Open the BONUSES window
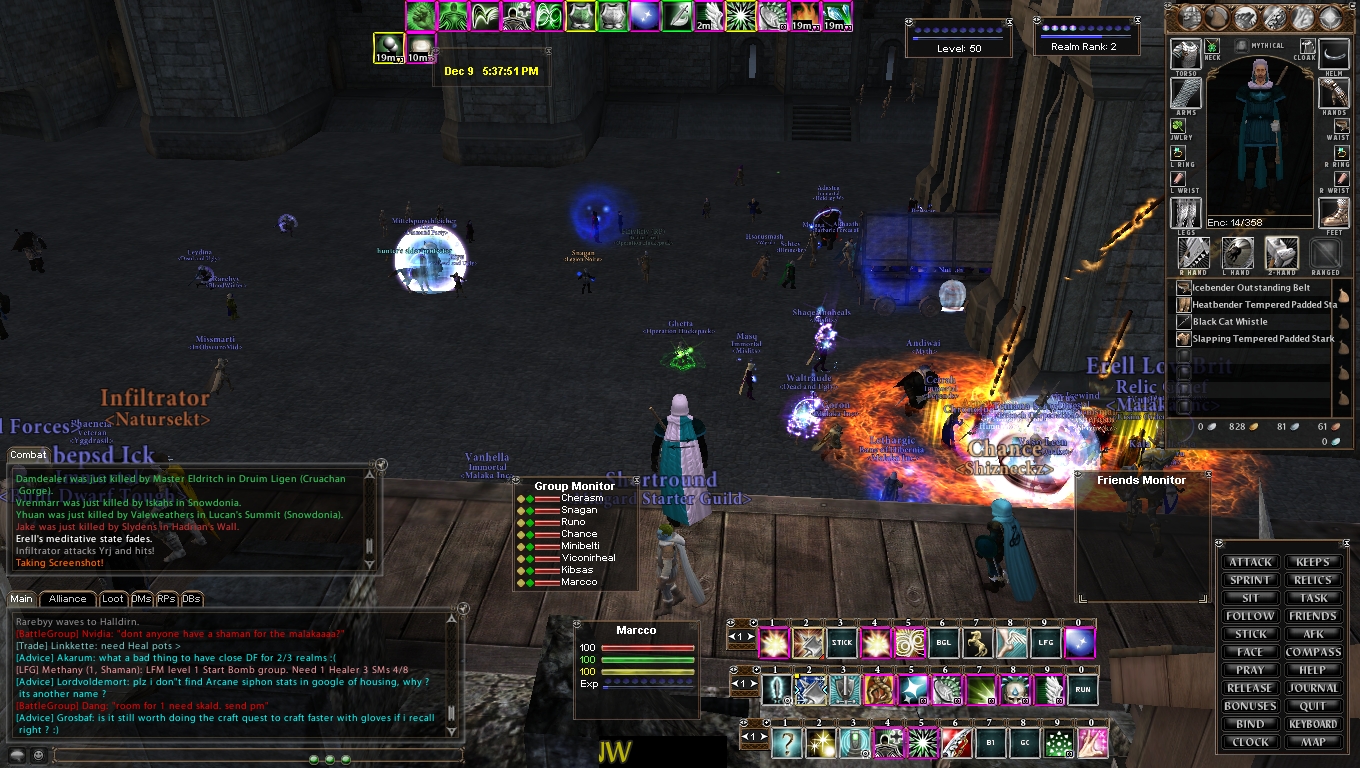1360x768 pixels. coord(1250,706)
